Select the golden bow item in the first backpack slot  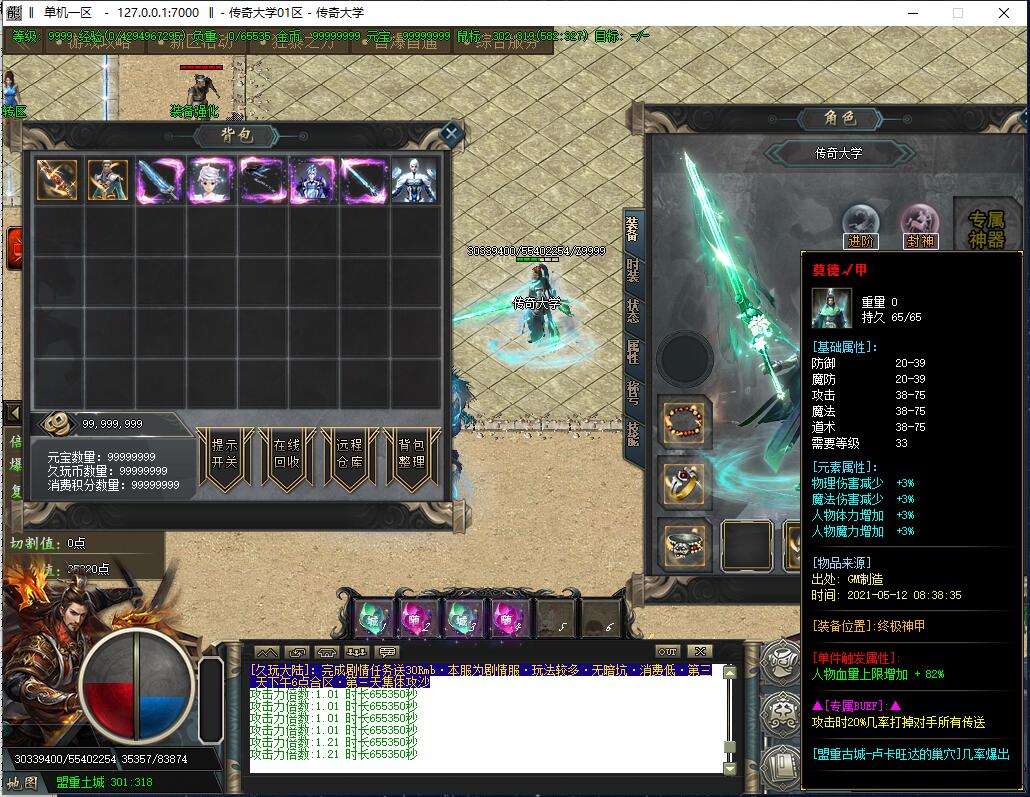click(x=57, y=181)
